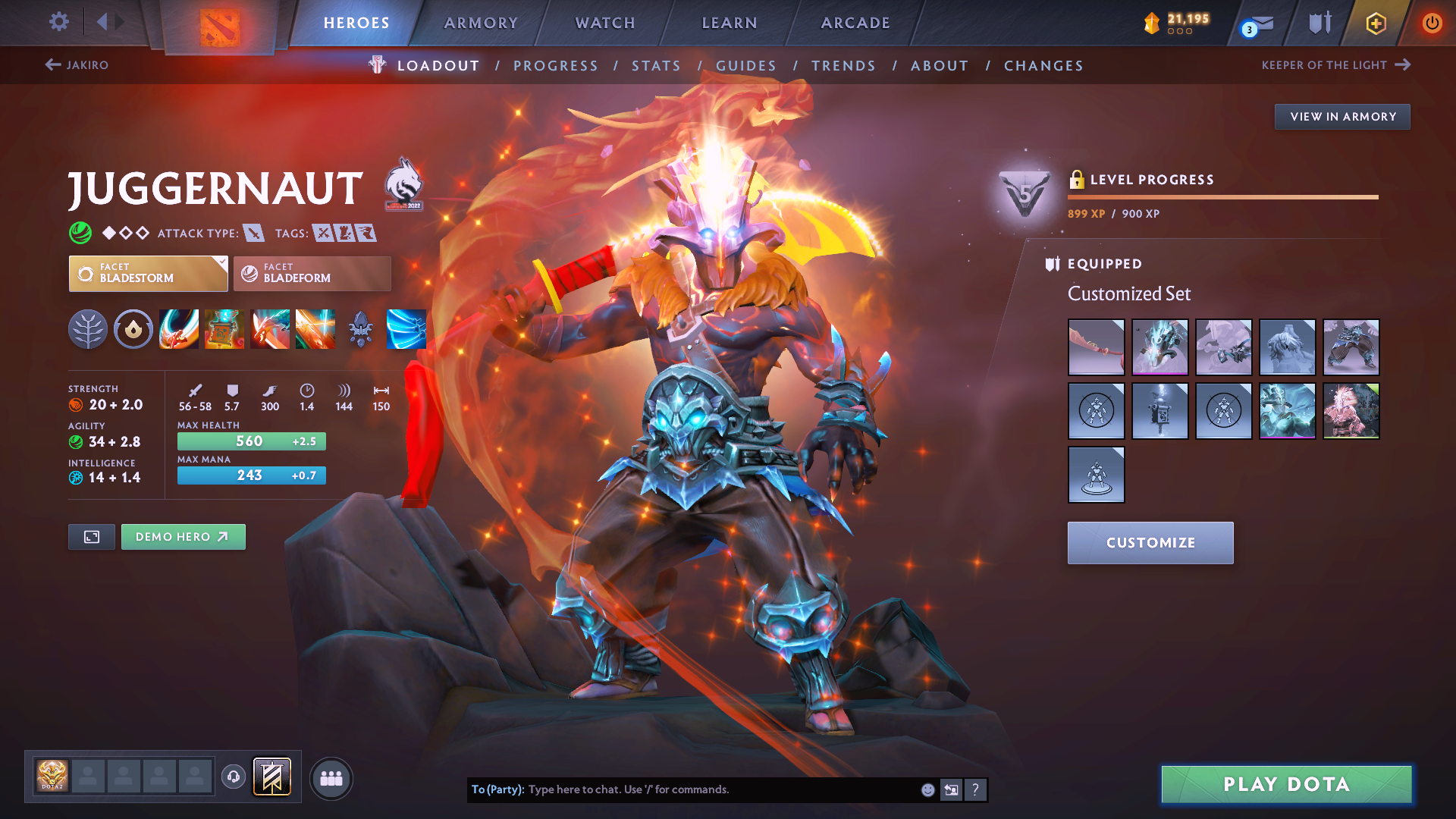The width and height of the screenshot is (1456, 819).
Task: Switch to the Armory tab
Action: click(x=481, y=23)
